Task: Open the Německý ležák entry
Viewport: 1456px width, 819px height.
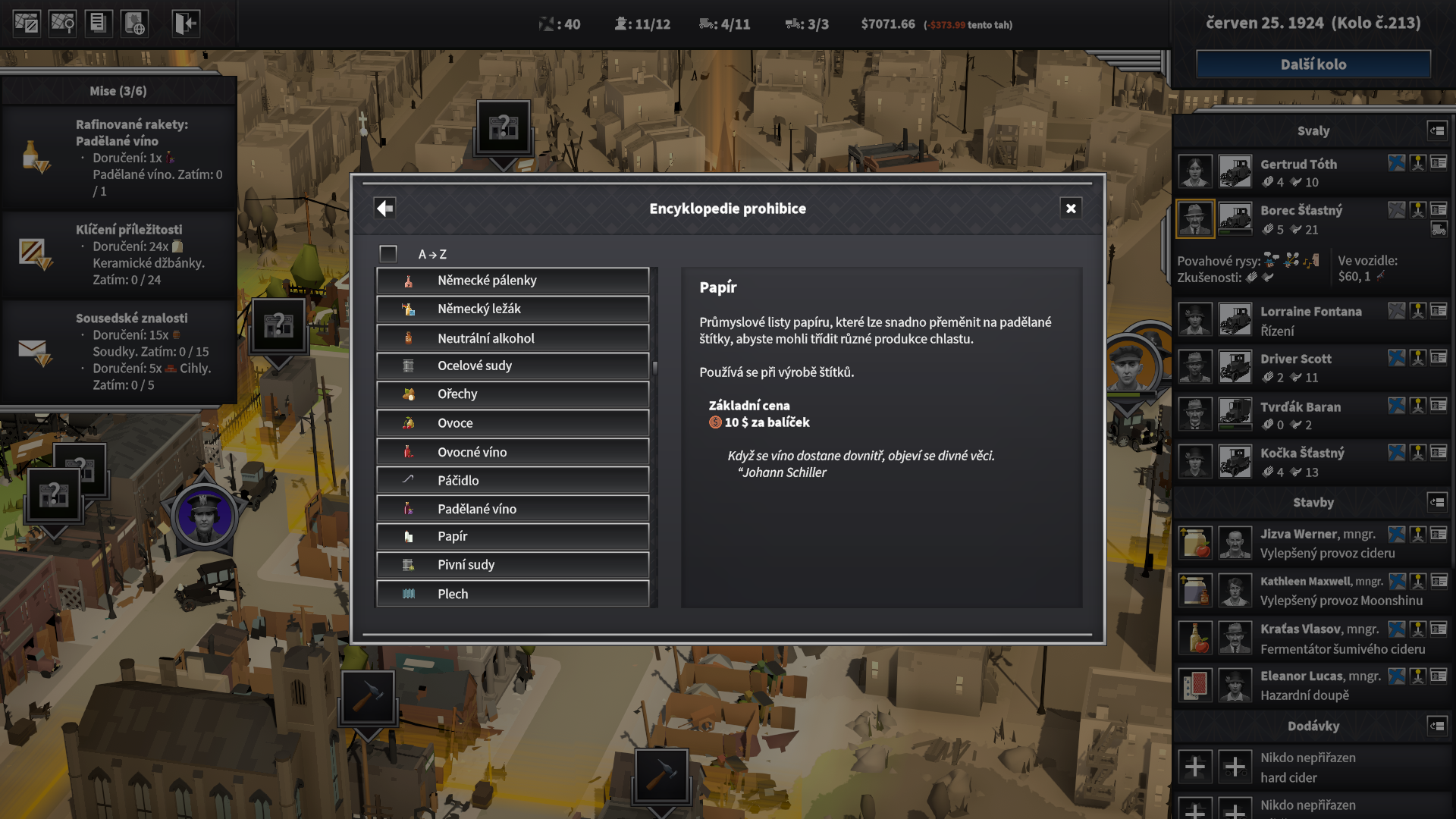Action: (x=513, y=309)
